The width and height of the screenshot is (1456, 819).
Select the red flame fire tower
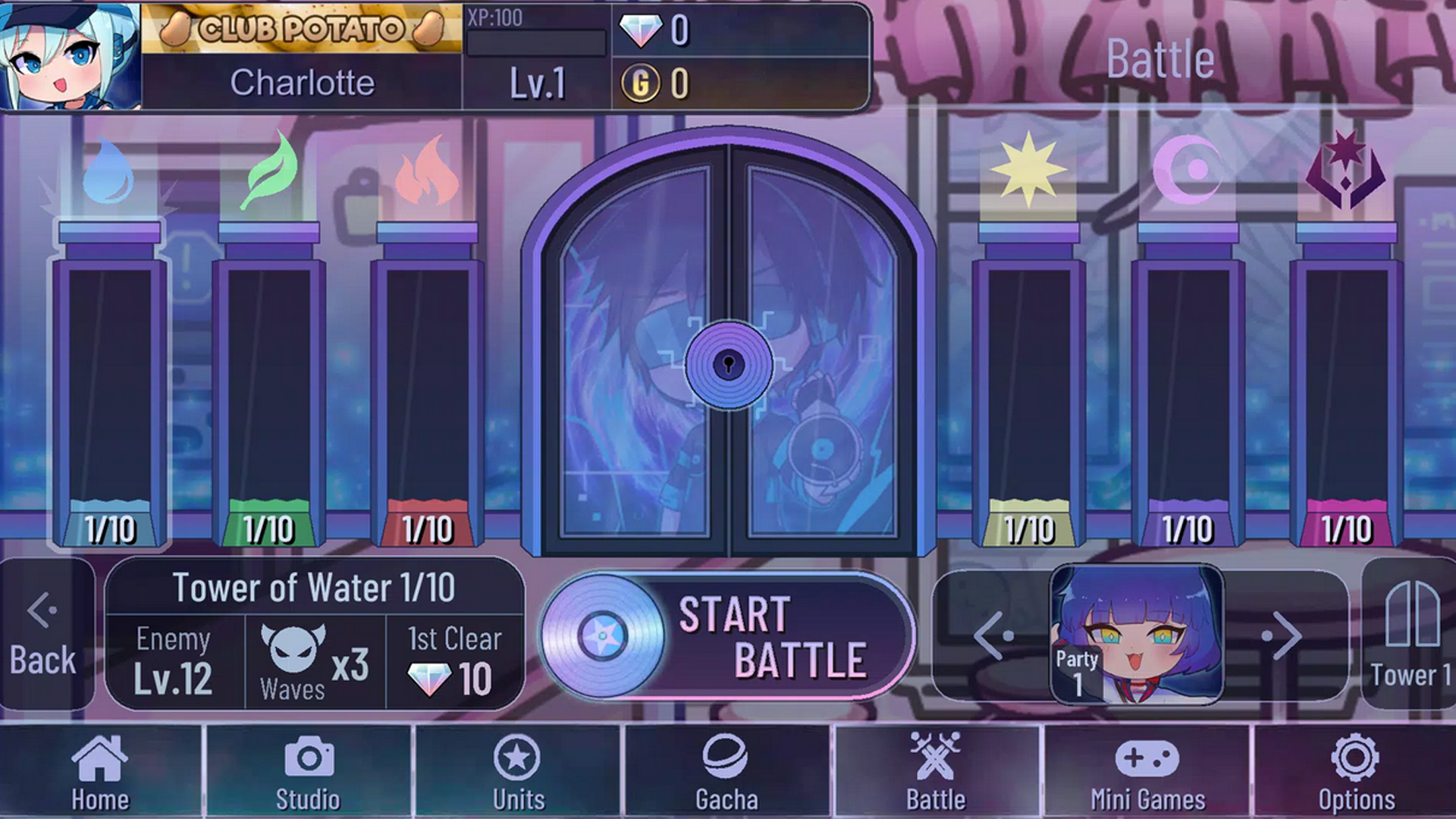click(x=427, y=379)
